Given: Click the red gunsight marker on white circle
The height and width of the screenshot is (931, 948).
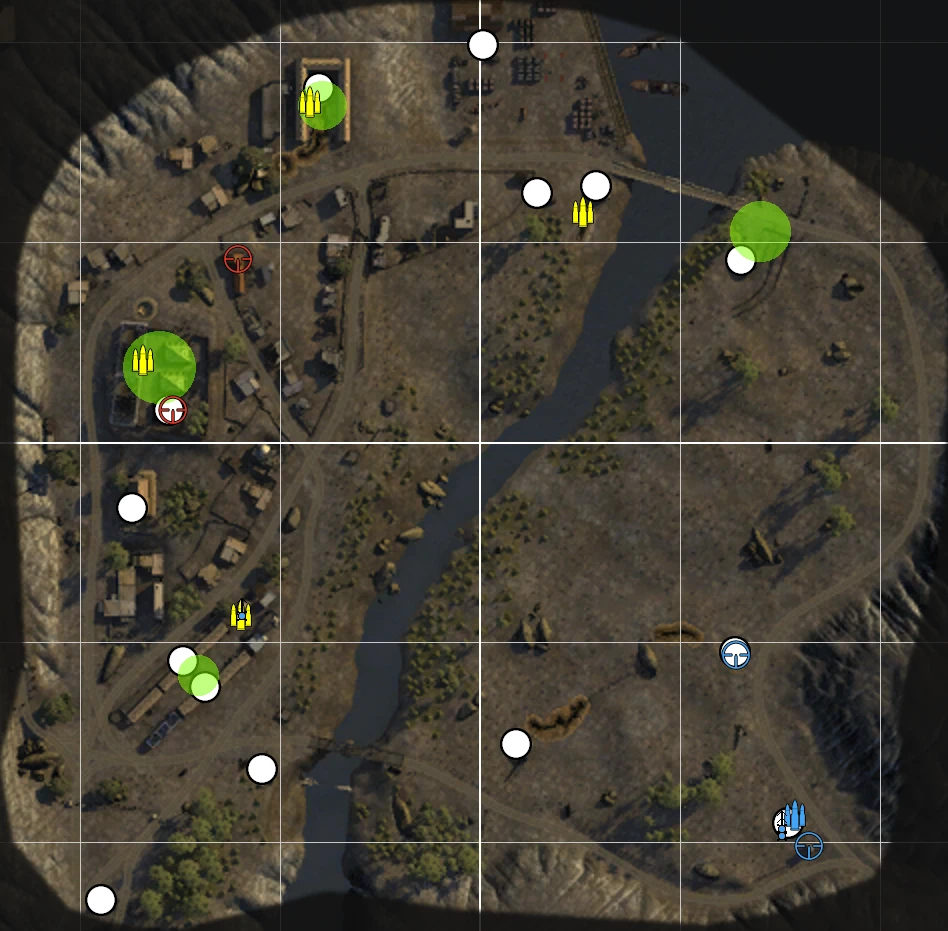Looking at the screenshot, I should [x=173, y=409].
